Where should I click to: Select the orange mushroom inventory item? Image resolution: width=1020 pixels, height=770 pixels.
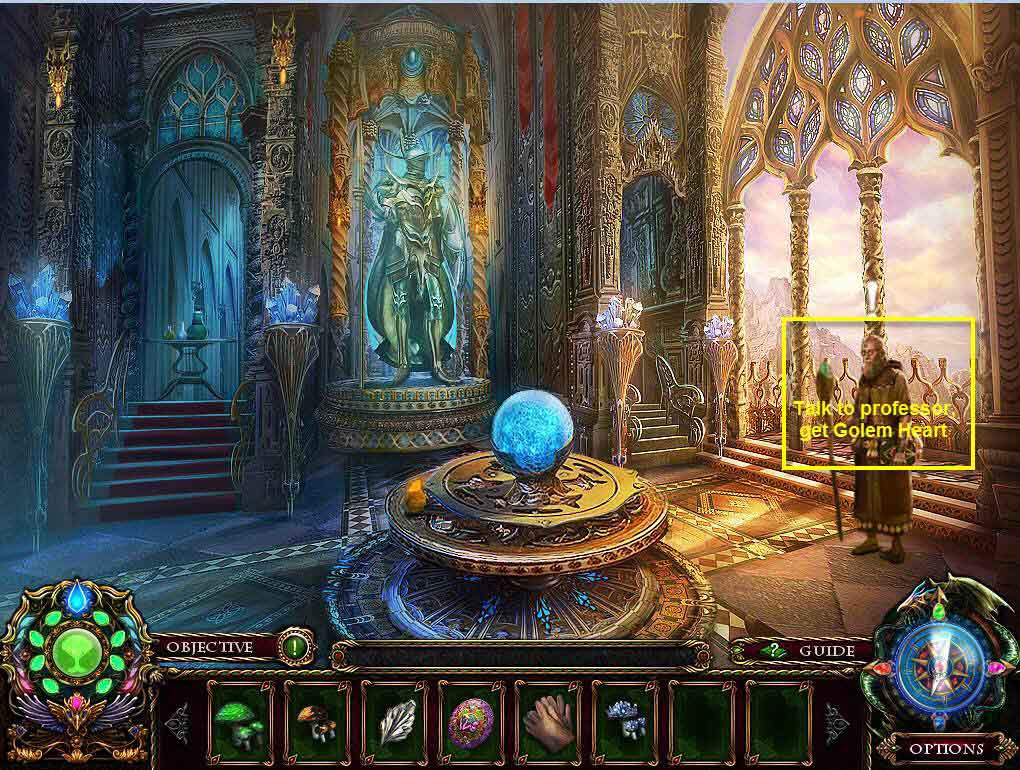(318, 719)
